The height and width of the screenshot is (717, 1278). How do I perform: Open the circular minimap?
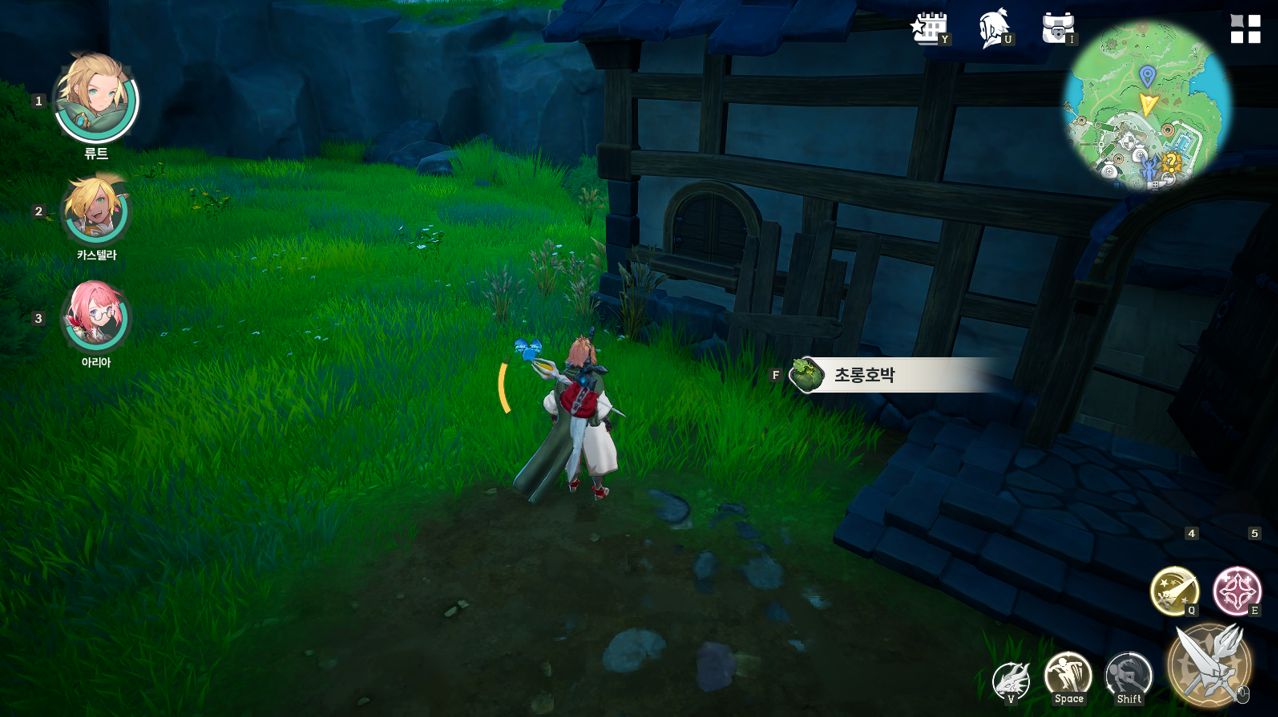point(1147,107)
